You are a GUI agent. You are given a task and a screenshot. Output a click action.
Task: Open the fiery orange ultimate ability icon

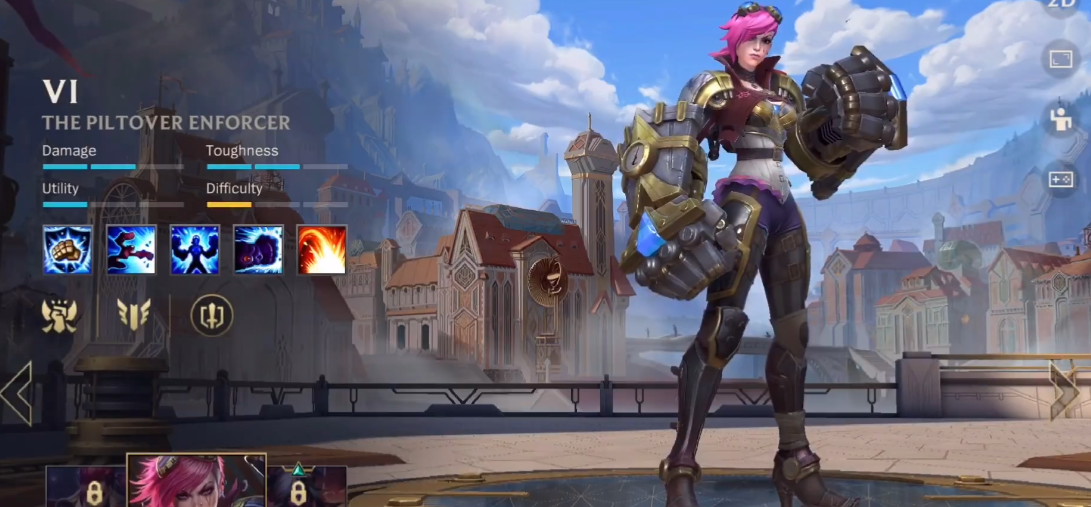point(322,249)
